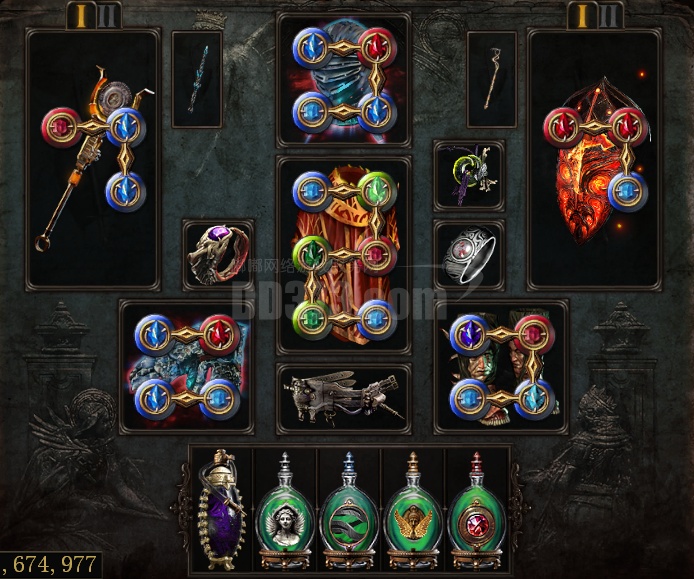Use the green flask with woman's bust
This screenshot has height=579, width=694.
pos(285,510)
